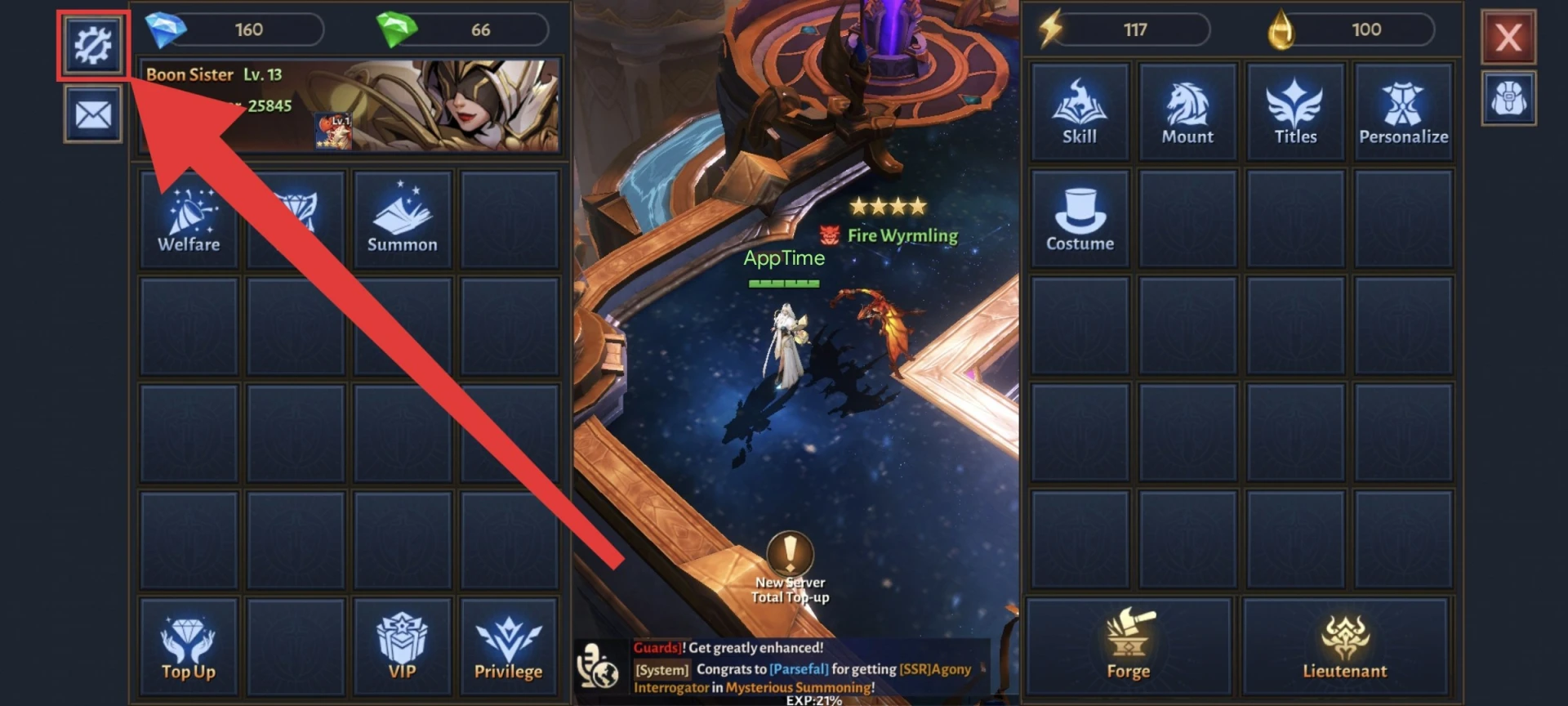1568x706 pixels.
Task: Open the Personalize menu
Action: [1403, 112]
